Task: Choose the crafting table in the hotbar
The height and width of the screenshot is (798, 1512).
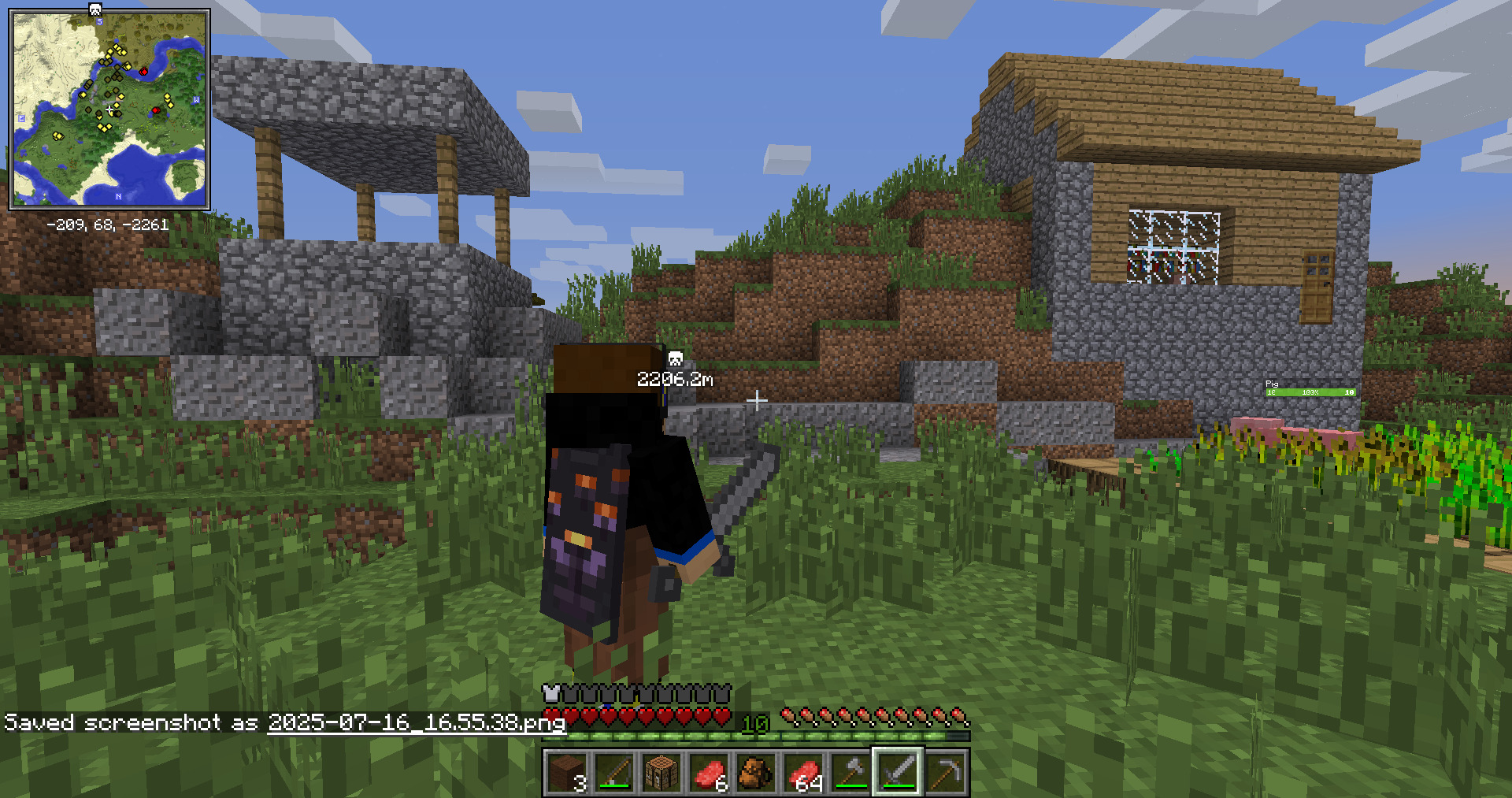Action: pyautogui.click(x=661, y=772)
